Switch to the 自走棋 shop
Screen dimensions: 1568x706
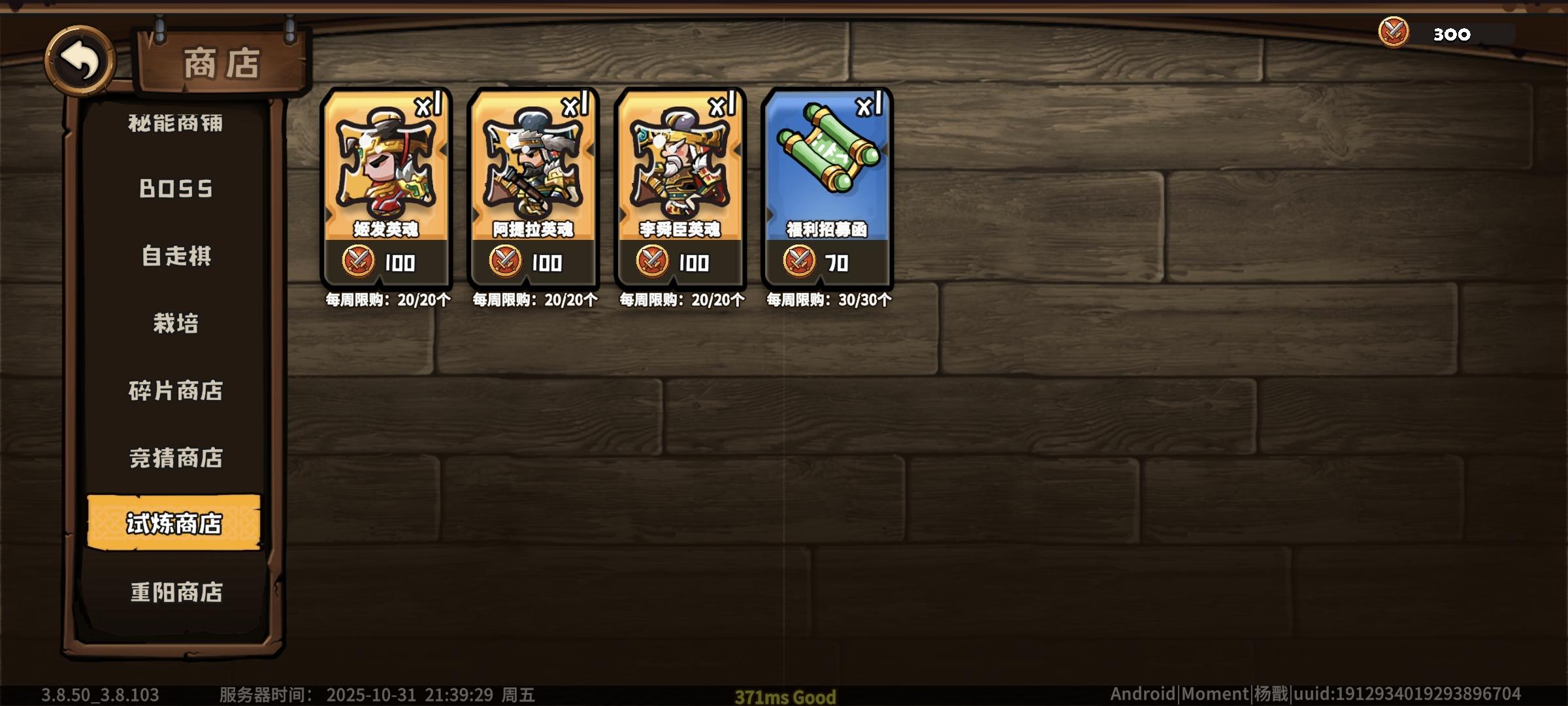[x=174, y=256]
